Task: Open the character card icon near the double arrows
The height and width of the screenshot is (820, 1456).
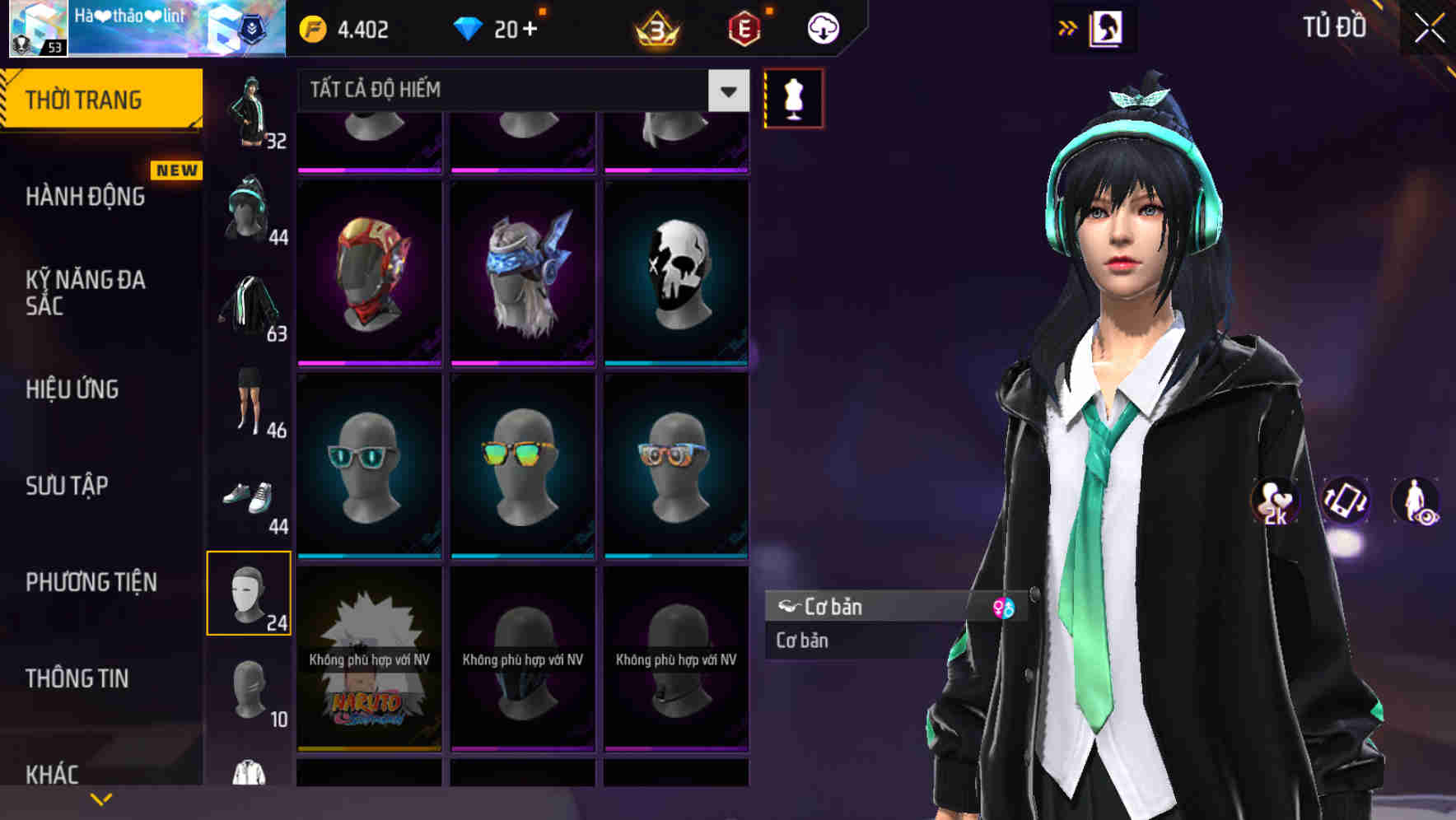Action: pos(1104,26)
